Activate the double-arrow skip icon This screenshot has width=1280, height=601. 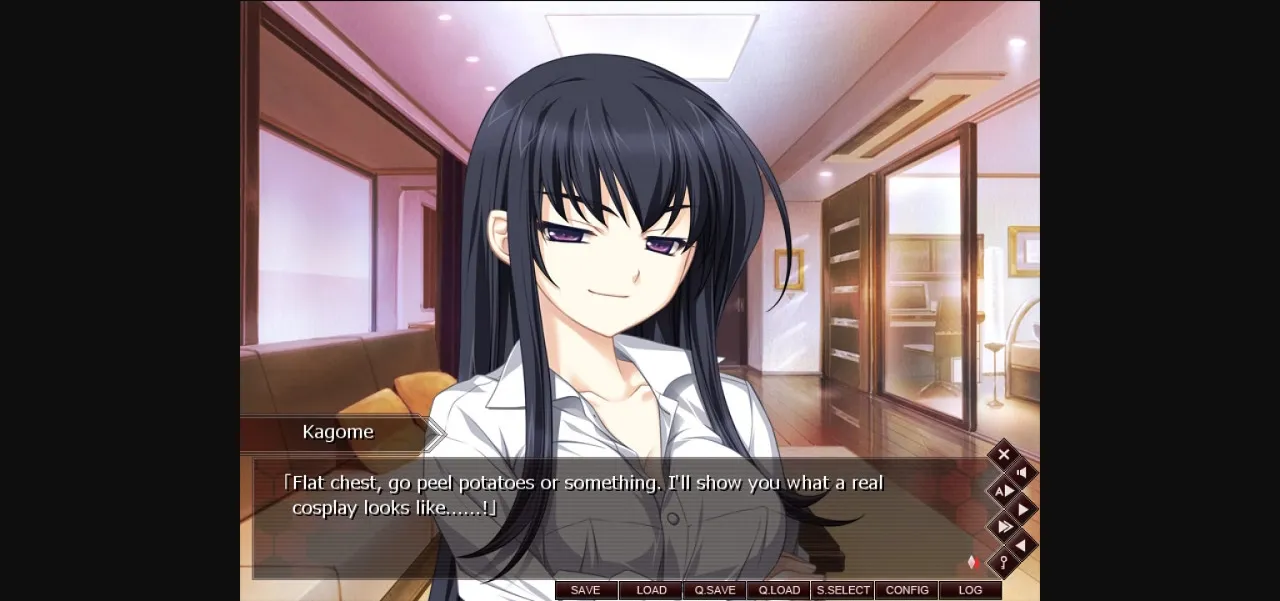pyautogui.click(x=1004, y=527)
